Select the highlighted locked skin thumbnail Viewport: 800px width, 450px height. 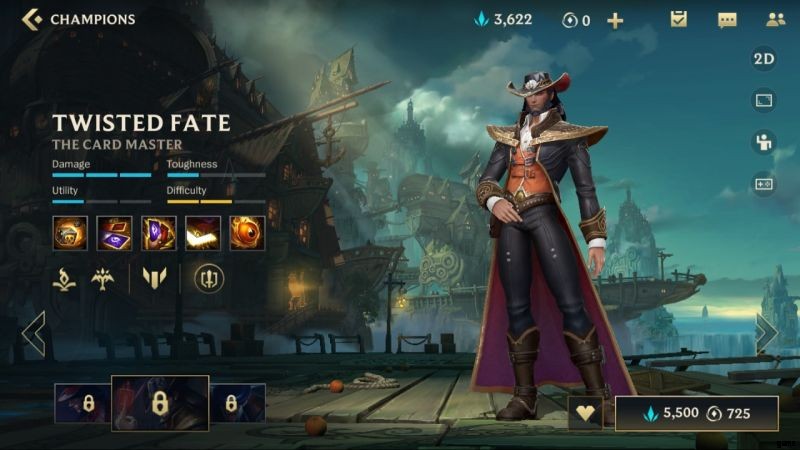pos(159,403)
